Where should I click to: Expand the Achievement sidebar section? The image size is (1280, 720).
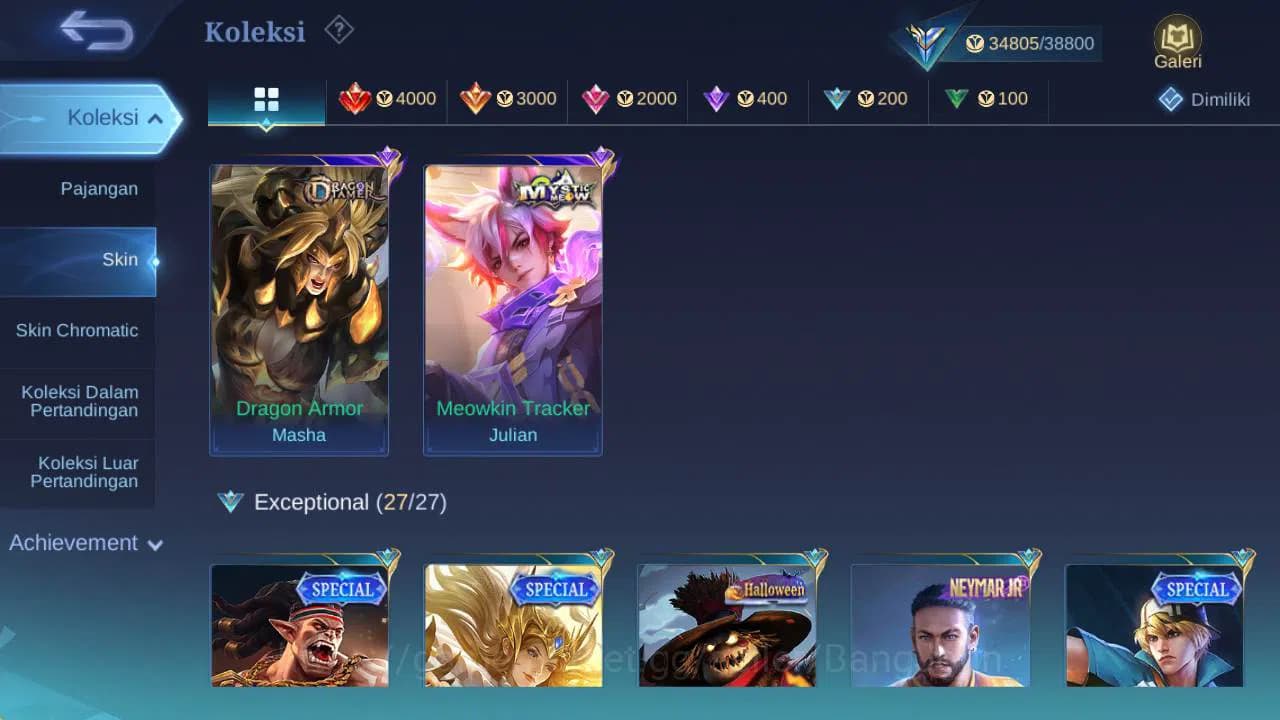(84, 543)
